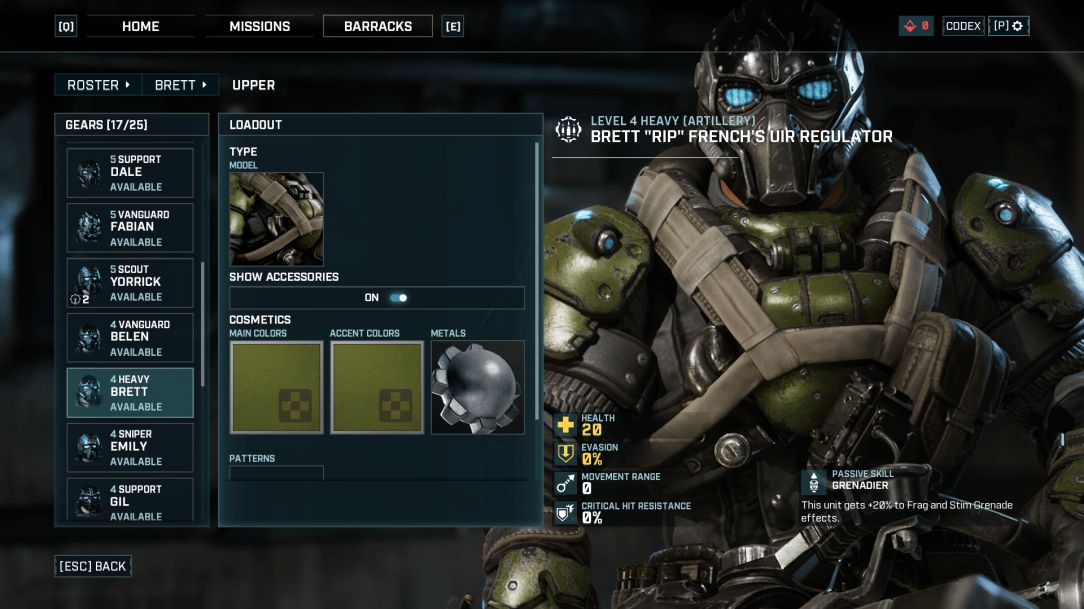Open the Codex
The image size is (1084, 609).
point(963,26)
